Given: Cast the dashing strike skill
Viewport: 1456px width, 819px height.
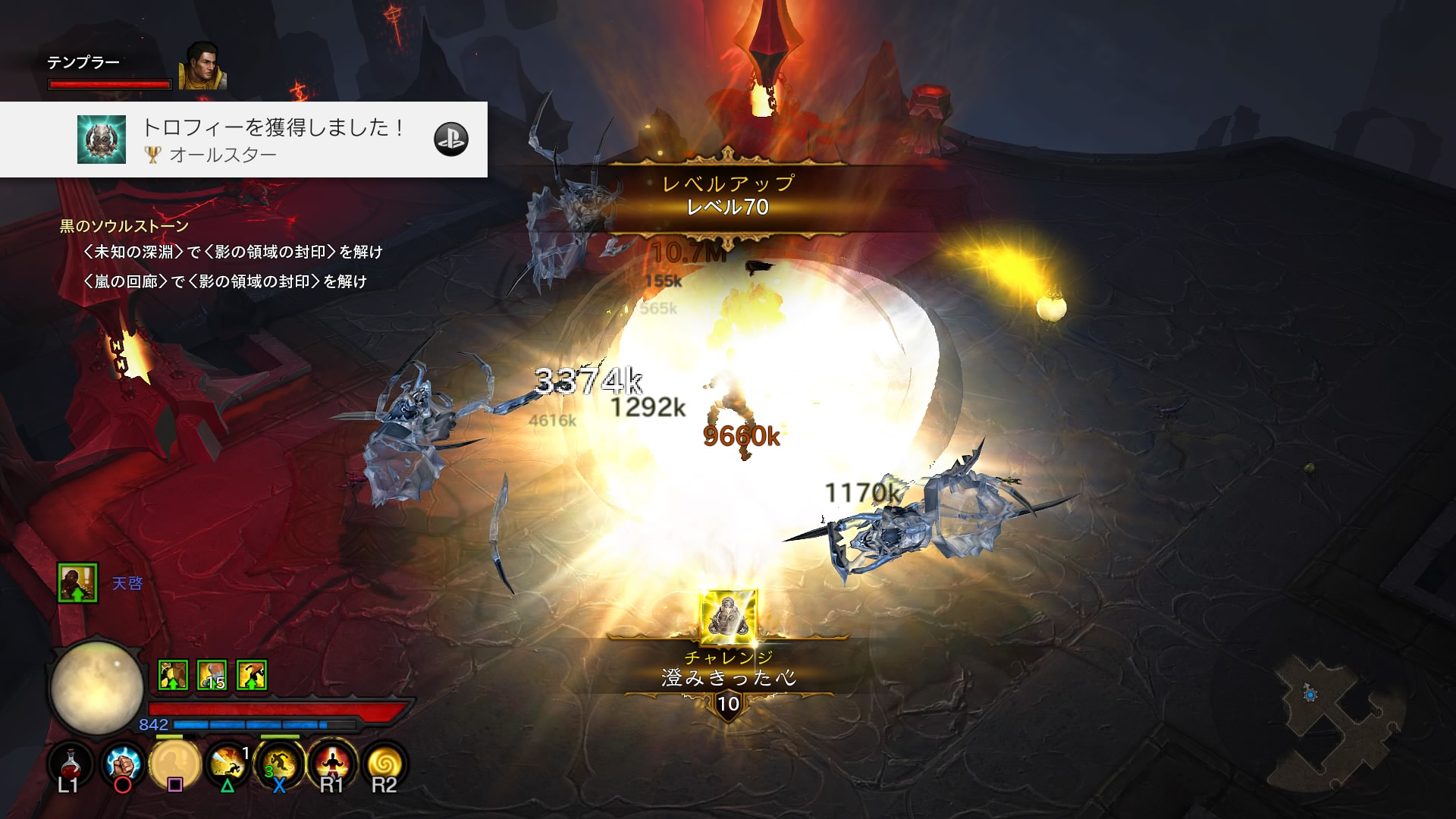Looking at the screenshot, I should 227,763.
